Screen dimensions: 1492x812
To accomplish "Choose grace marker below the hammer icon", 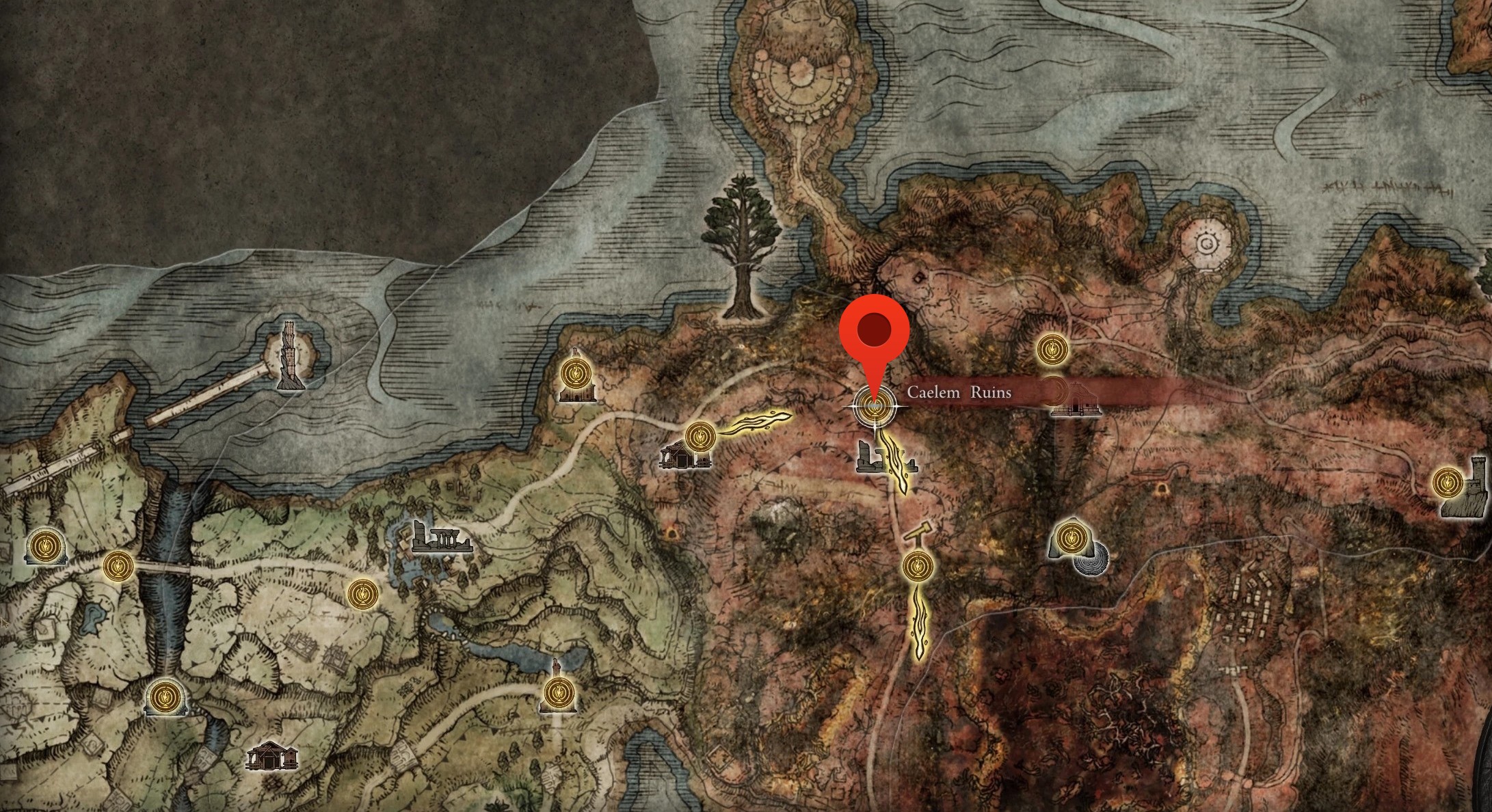I will pos(916,567).
